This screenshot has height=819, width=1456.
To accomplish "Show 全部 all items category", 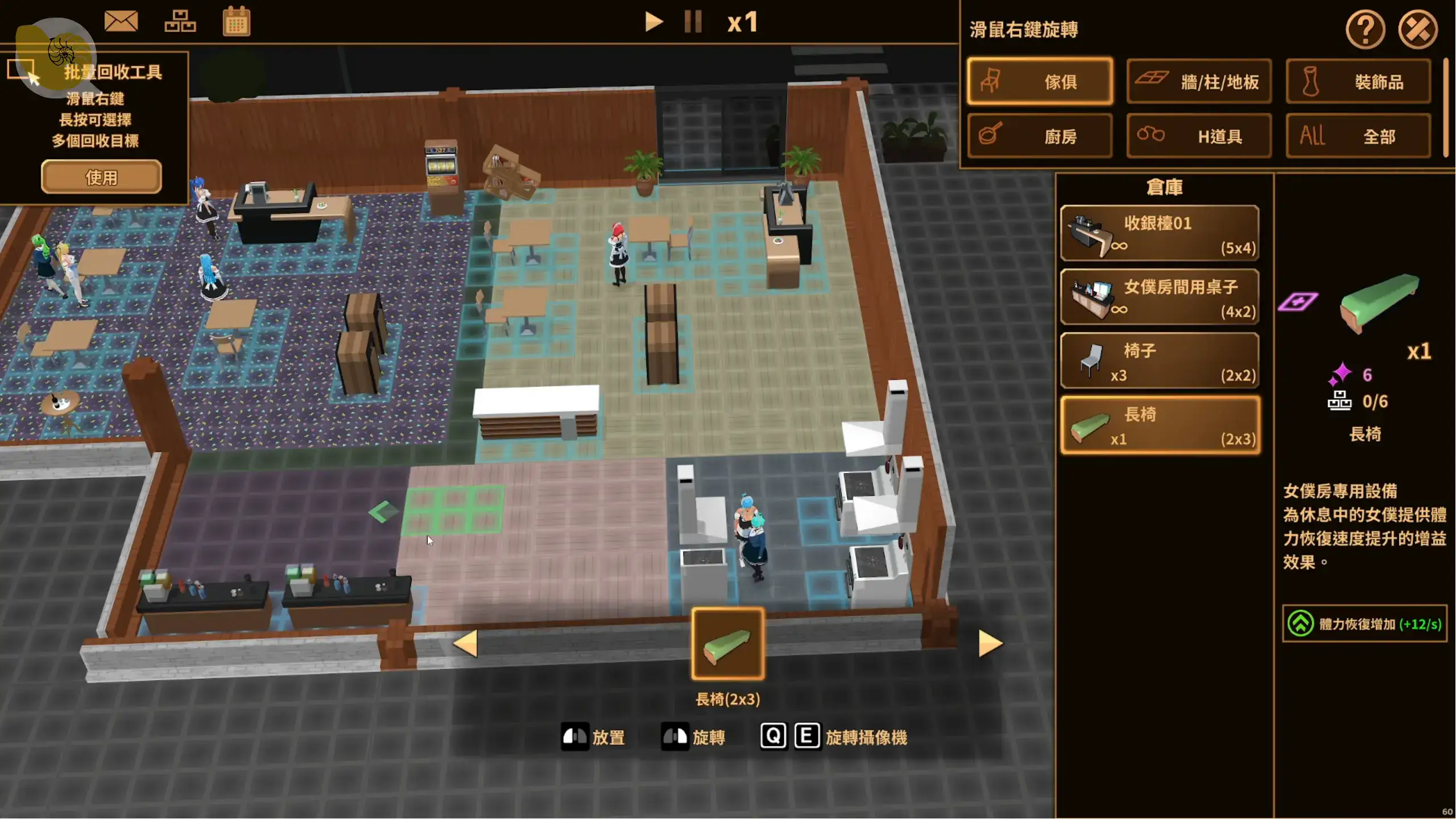I will click(x=1358, y=136).
